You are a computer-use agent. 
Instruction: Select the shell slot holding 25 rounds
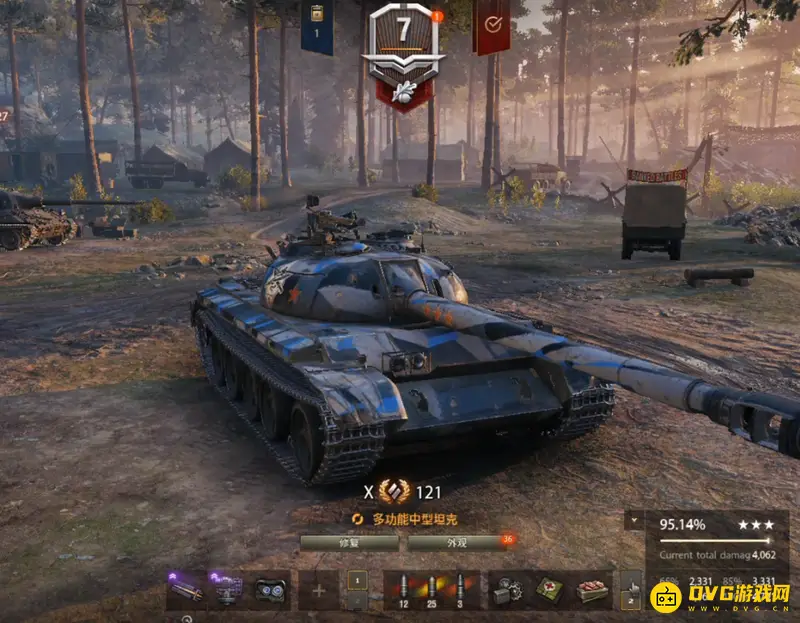(x=431, y=590)
